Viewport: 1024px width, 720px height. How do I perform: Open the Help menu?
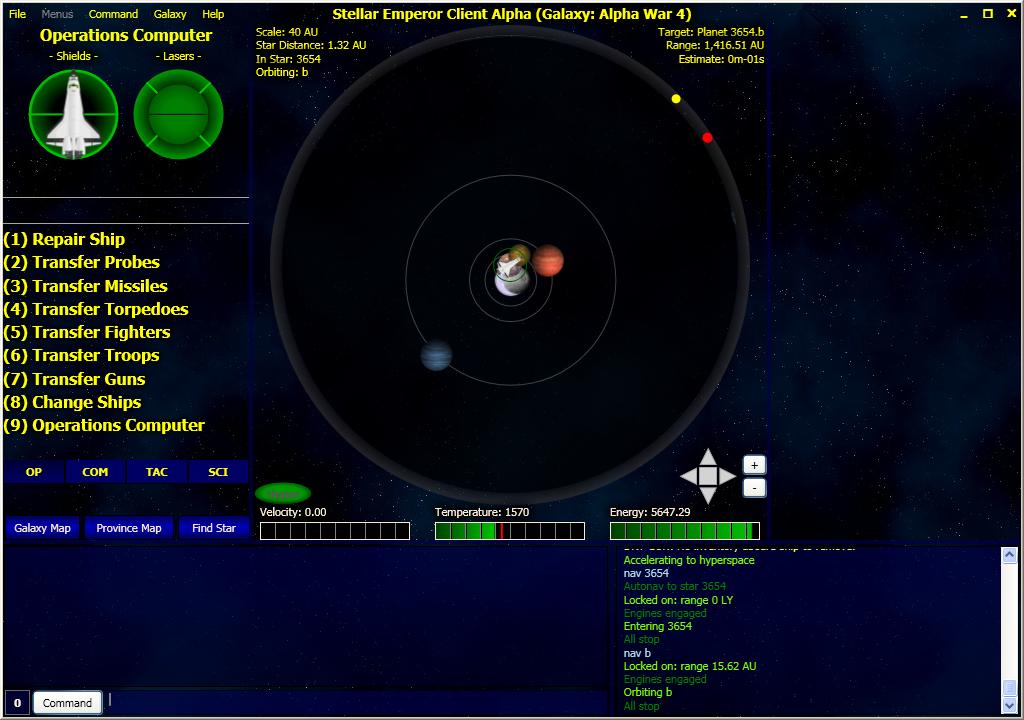pos(213,14)
